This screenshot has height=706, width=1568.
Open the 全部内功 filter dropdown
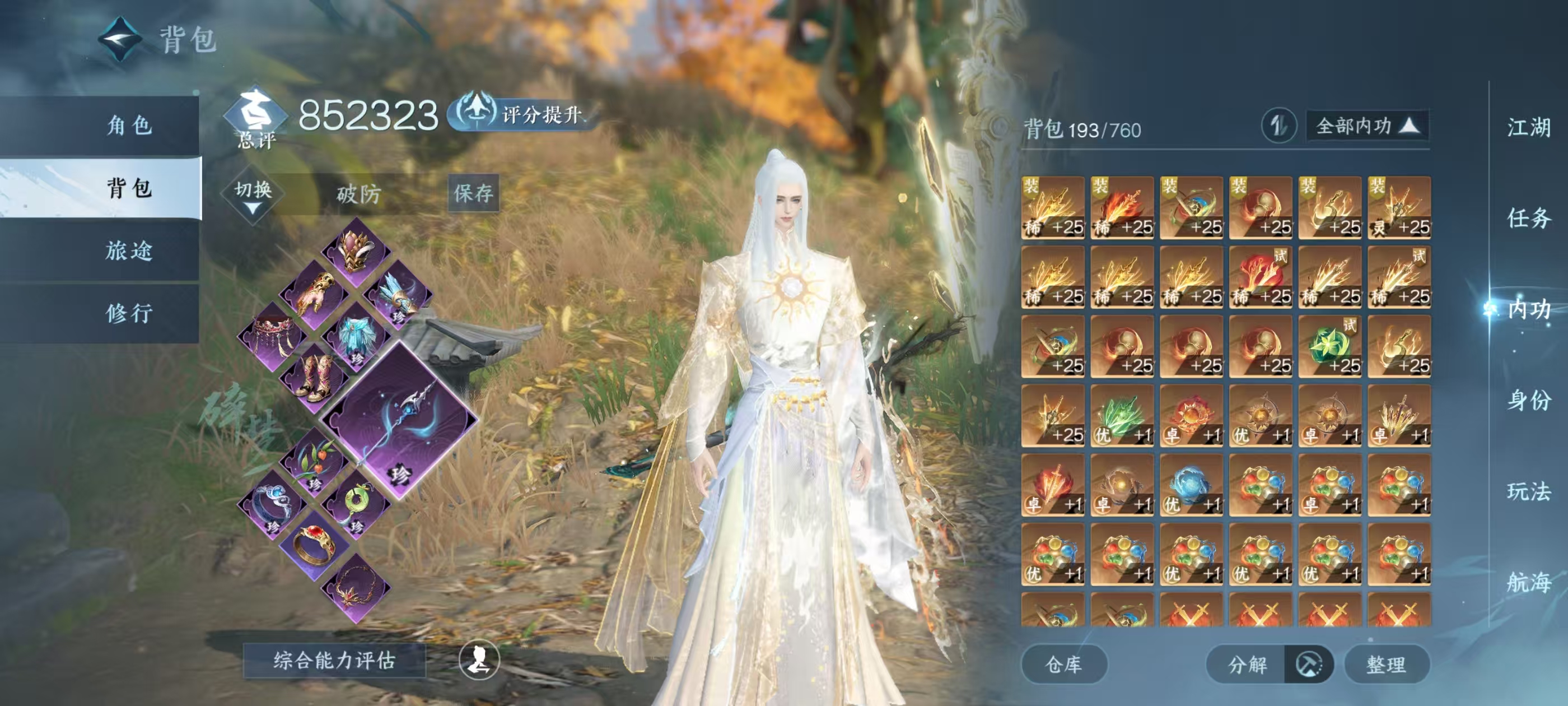click(x=1367, y=126)
